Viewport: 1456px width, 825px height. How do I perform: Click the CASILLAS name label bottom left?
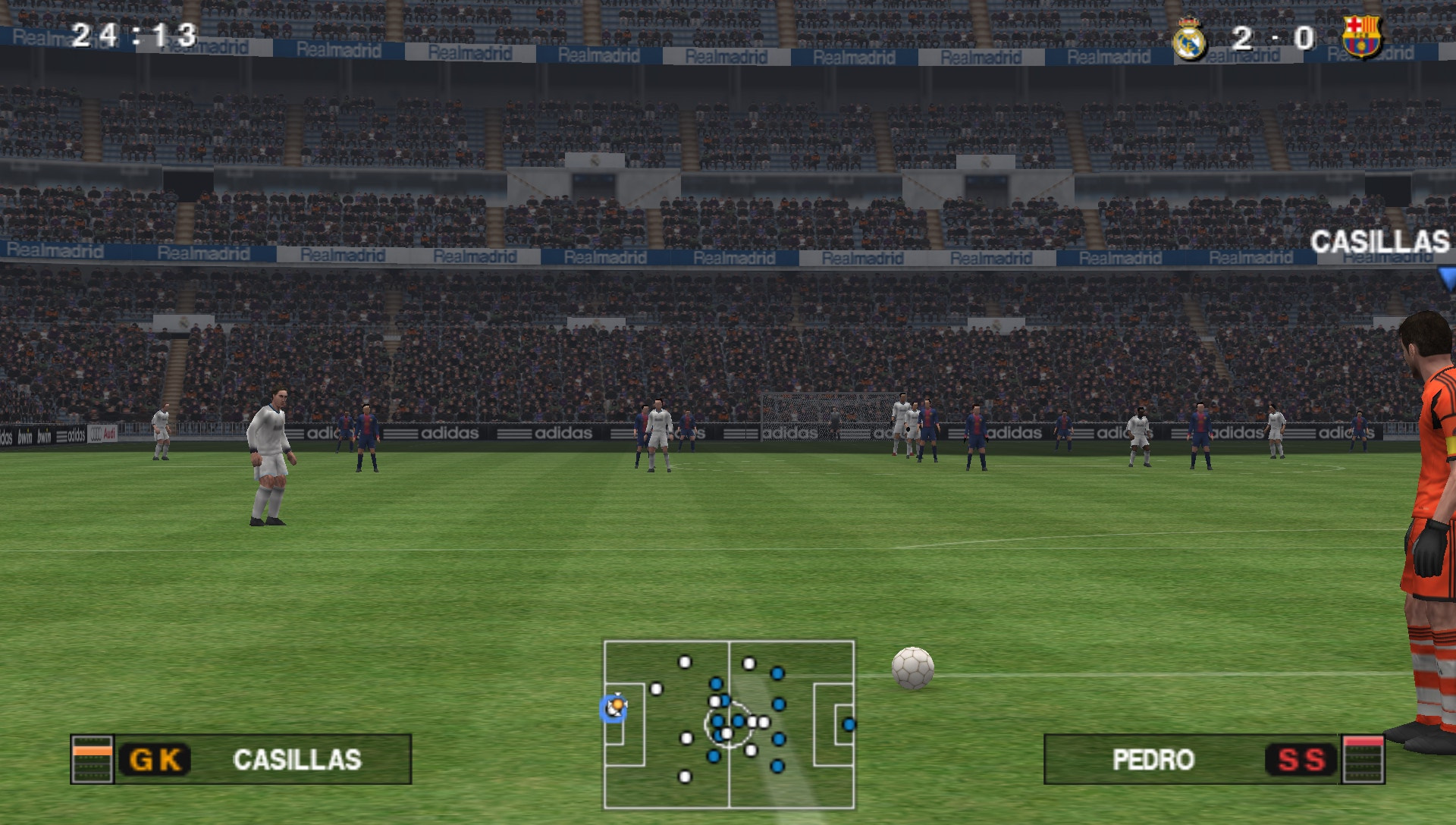(296, 758)
